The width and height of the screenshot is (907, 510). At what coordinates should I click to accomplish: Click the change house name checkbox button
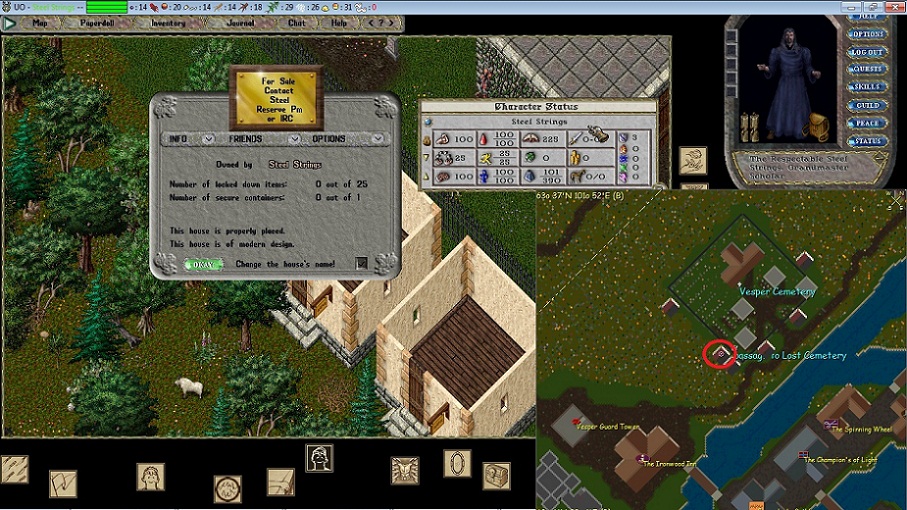[x=362, y=264]
